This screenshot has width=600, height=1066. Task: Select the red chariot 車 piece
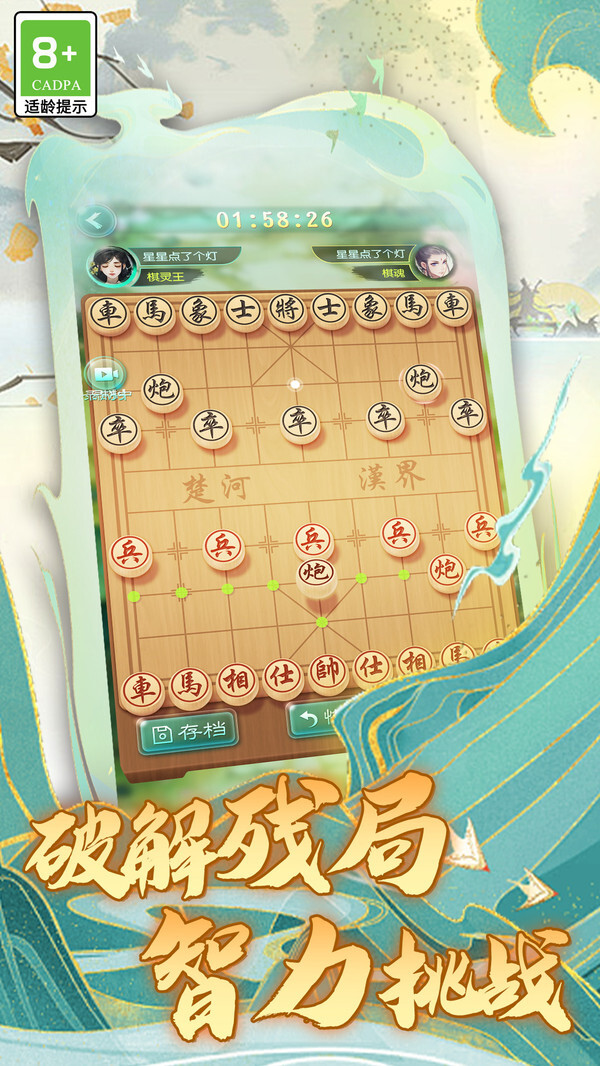142,688
